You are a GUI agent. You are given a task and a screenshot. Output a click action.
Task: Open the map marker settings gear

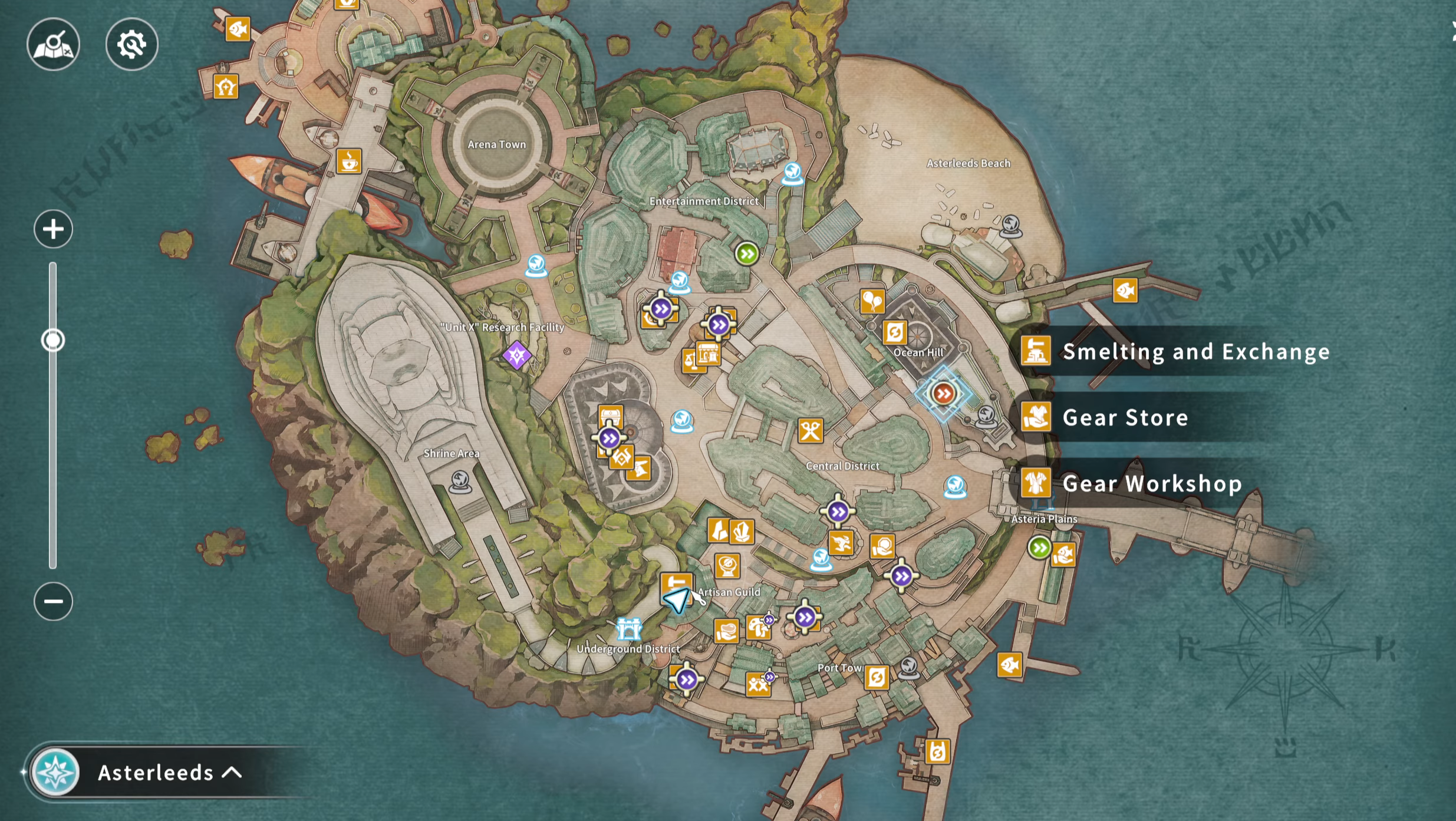tap(131, 44)
